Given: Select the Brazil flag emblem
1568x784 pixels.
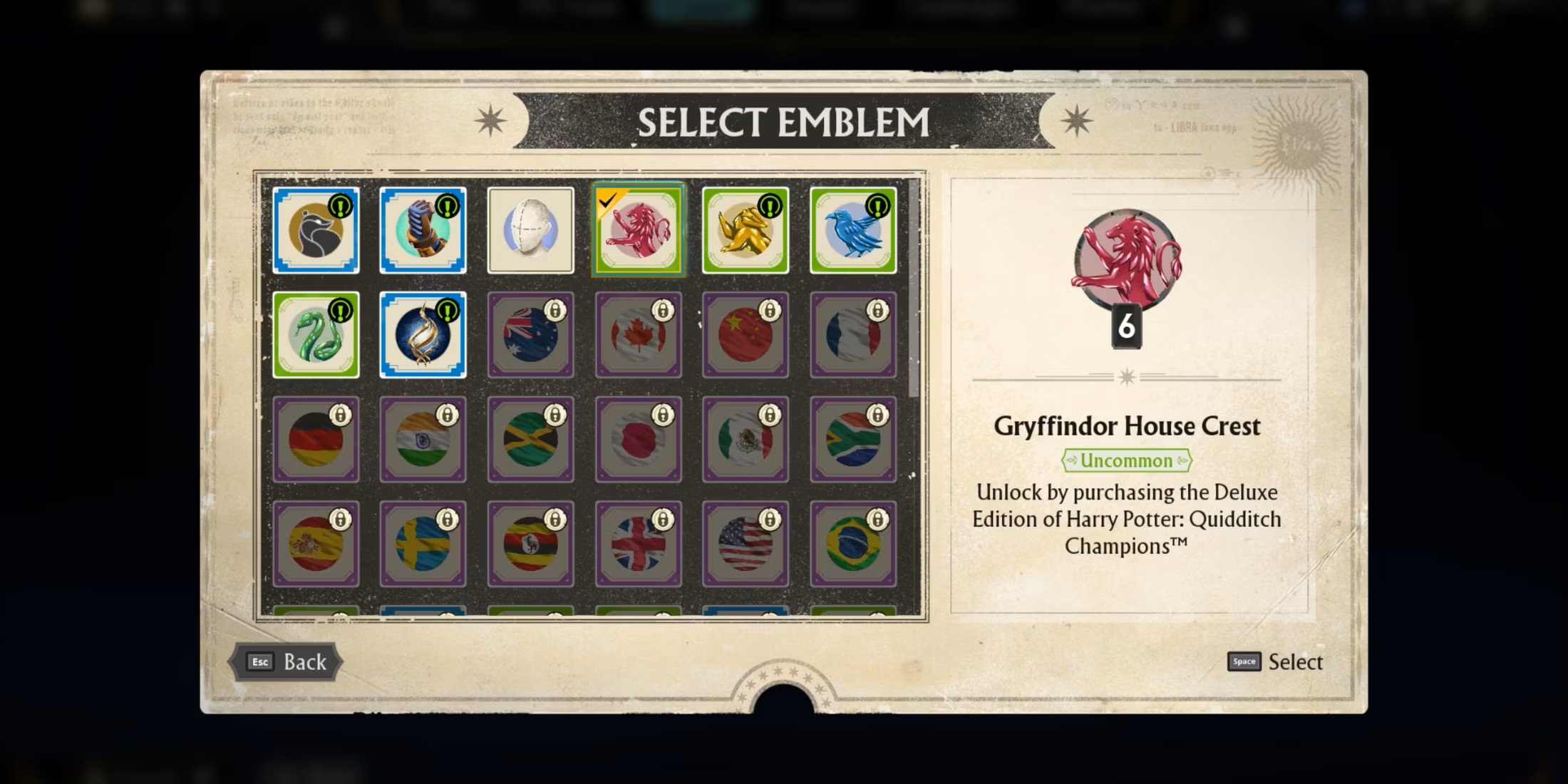Looking at the screenshot, I should click(852, 543).
